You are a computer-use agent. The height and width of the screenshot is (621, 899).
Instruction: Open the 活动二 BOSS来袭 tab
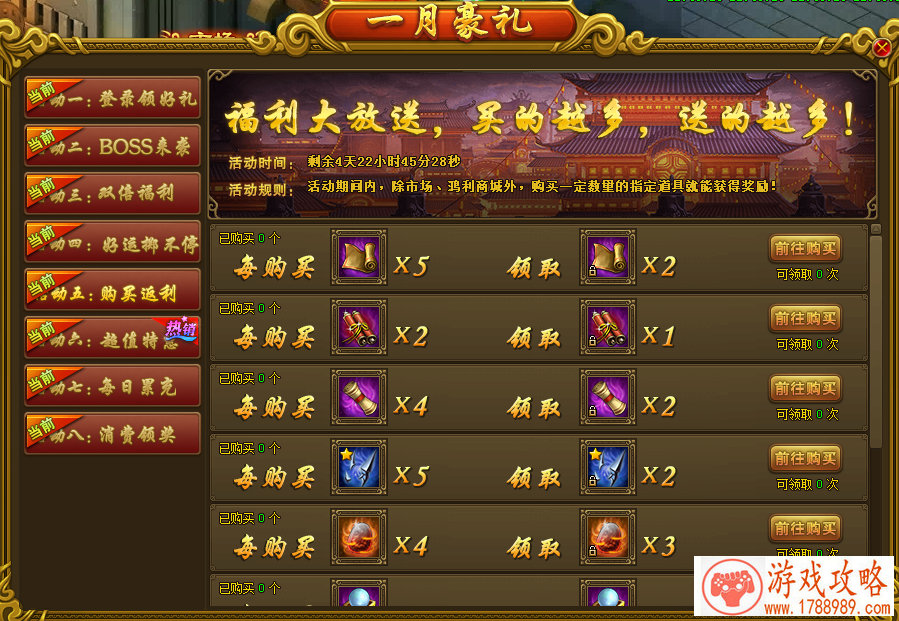pos(112,146)
